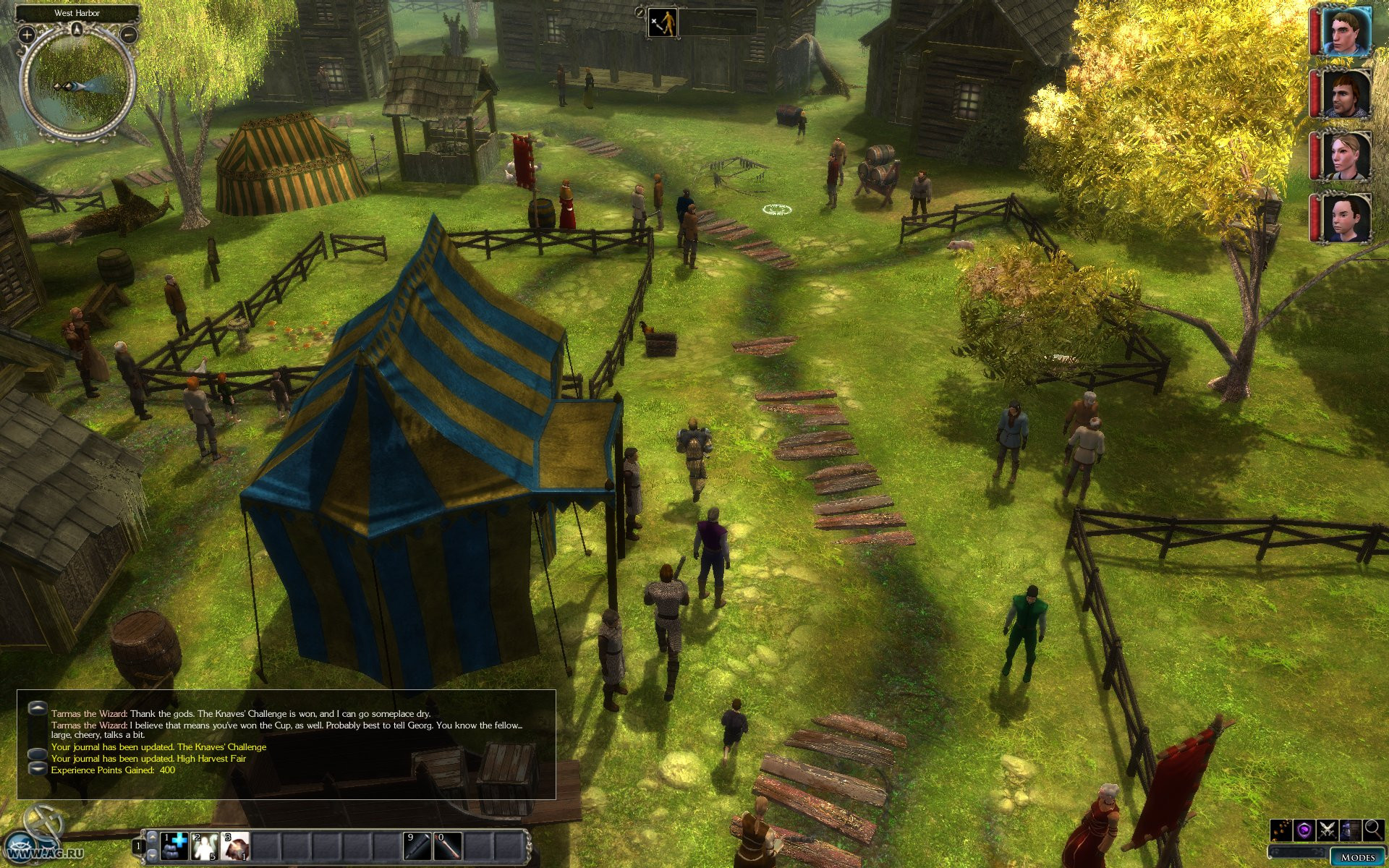Cast the glowing spell in quickbar slot 2
Image resolution: width=1389 pixels, height=868 pixels.
coord(205,846)
